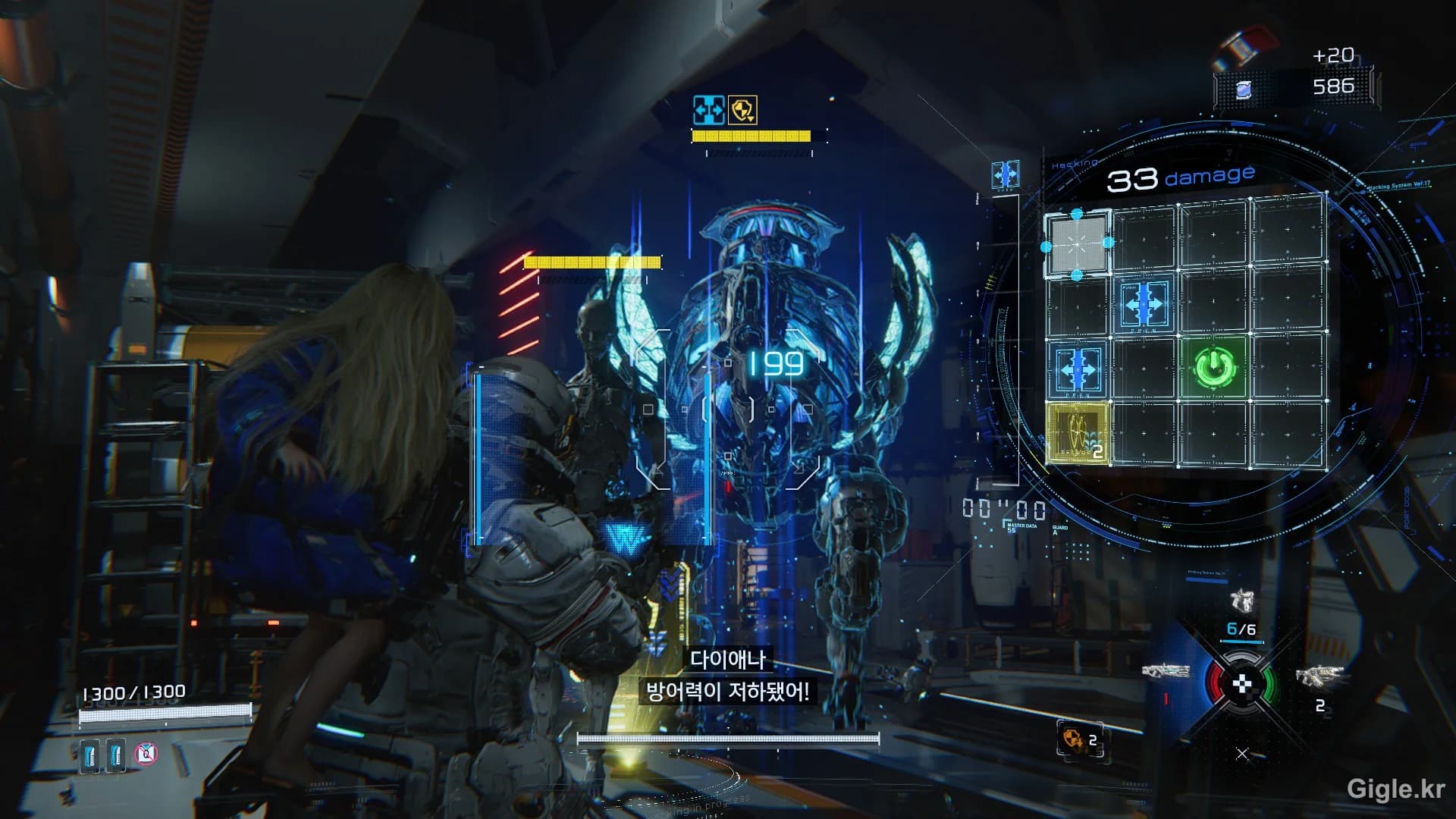Switch to the right weapon slot
This screenshot has width=1456, height=819.
(x=1319, y=675)
